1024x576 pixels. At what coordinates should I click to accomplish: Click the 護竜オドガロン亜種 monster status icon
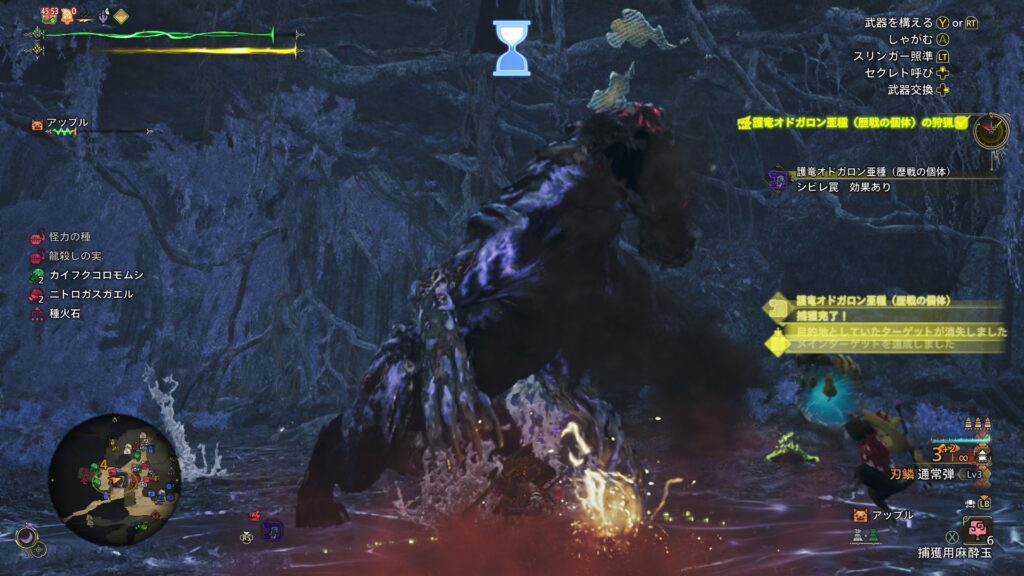coord(778,179)
